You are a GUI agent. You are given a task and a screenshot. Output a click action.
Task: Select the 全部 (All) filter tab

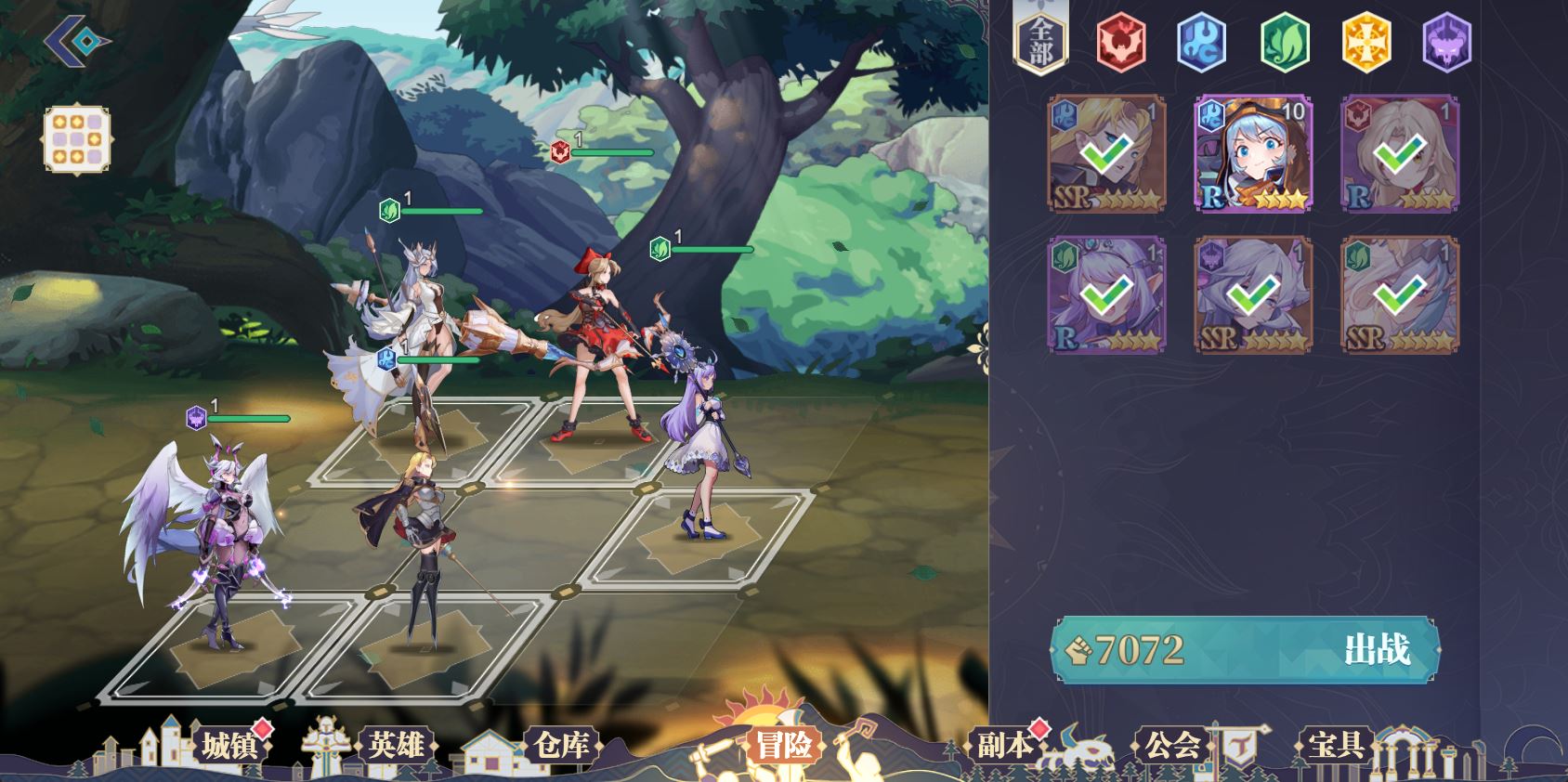(x=1040, y=42)
